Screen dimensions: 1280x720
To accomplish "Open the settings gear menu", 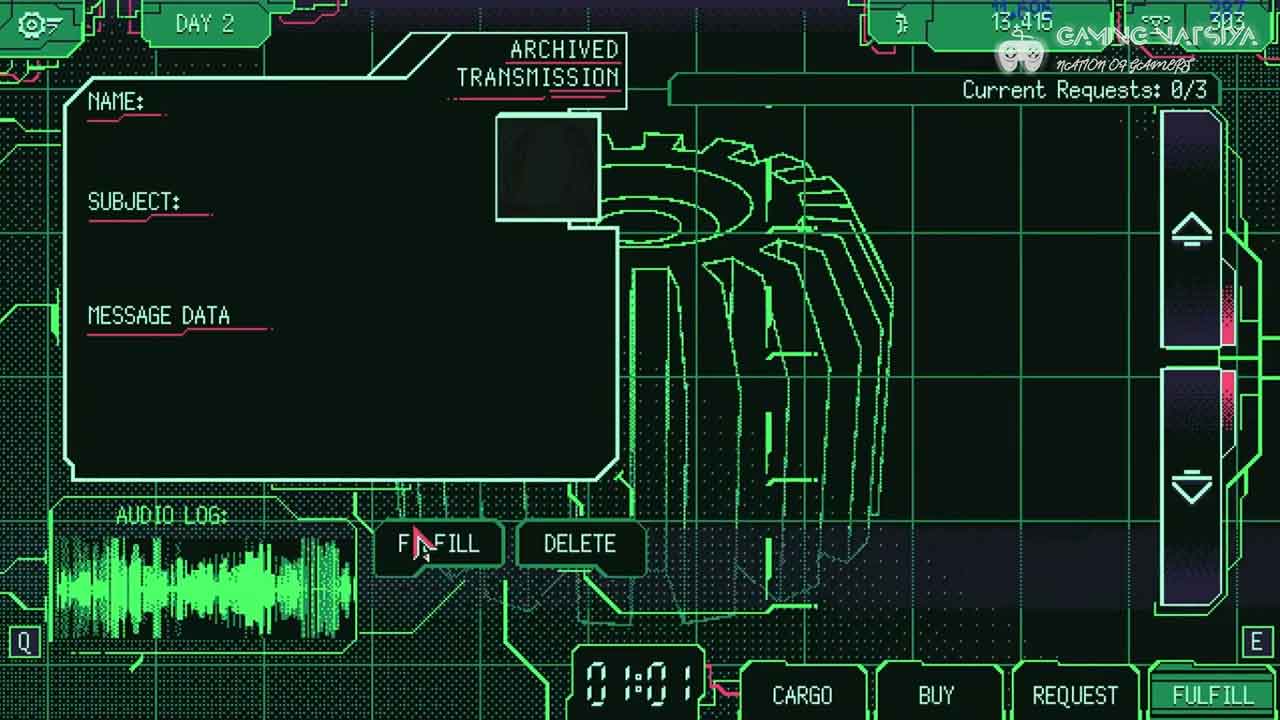I will point(38,24).
